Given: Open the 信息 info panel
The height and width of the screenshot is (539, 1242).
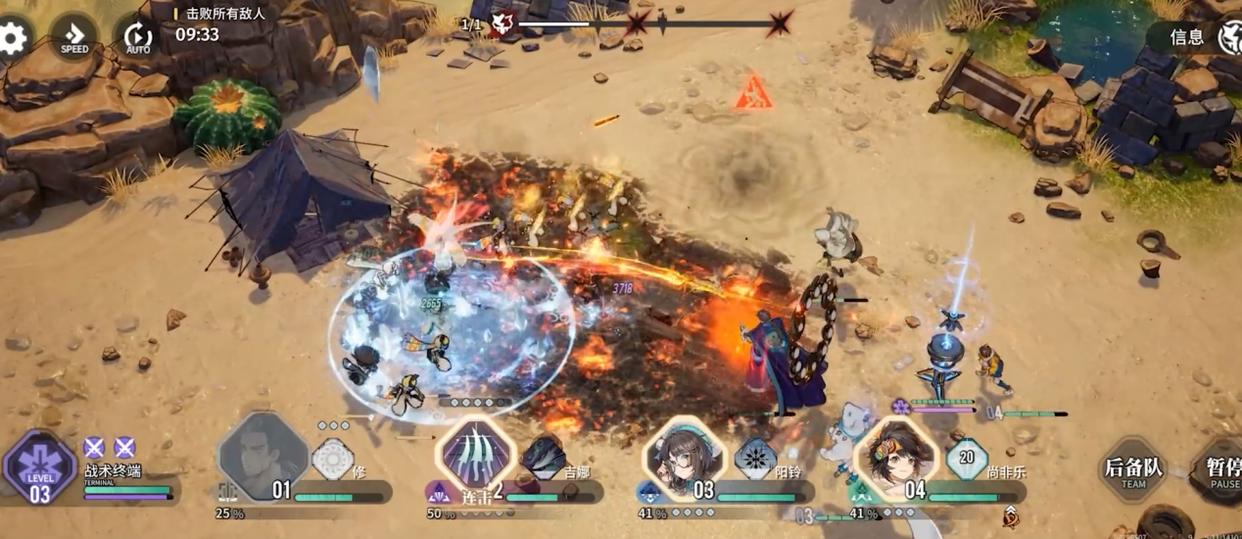Looking at the screenshot, I should click(x=1187, y=38).
